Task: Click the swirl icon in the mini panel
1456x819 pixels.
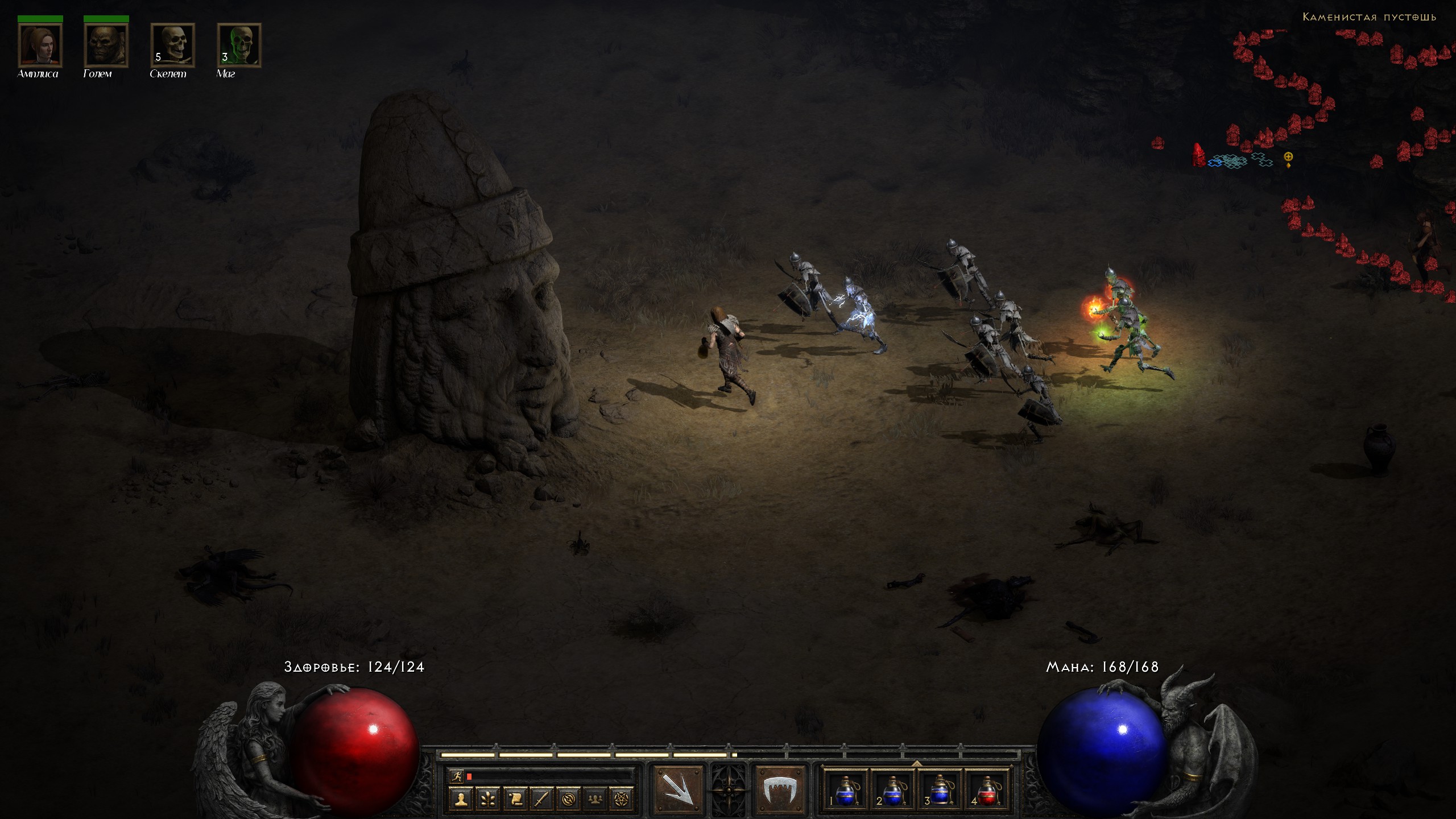Action: 568,799
